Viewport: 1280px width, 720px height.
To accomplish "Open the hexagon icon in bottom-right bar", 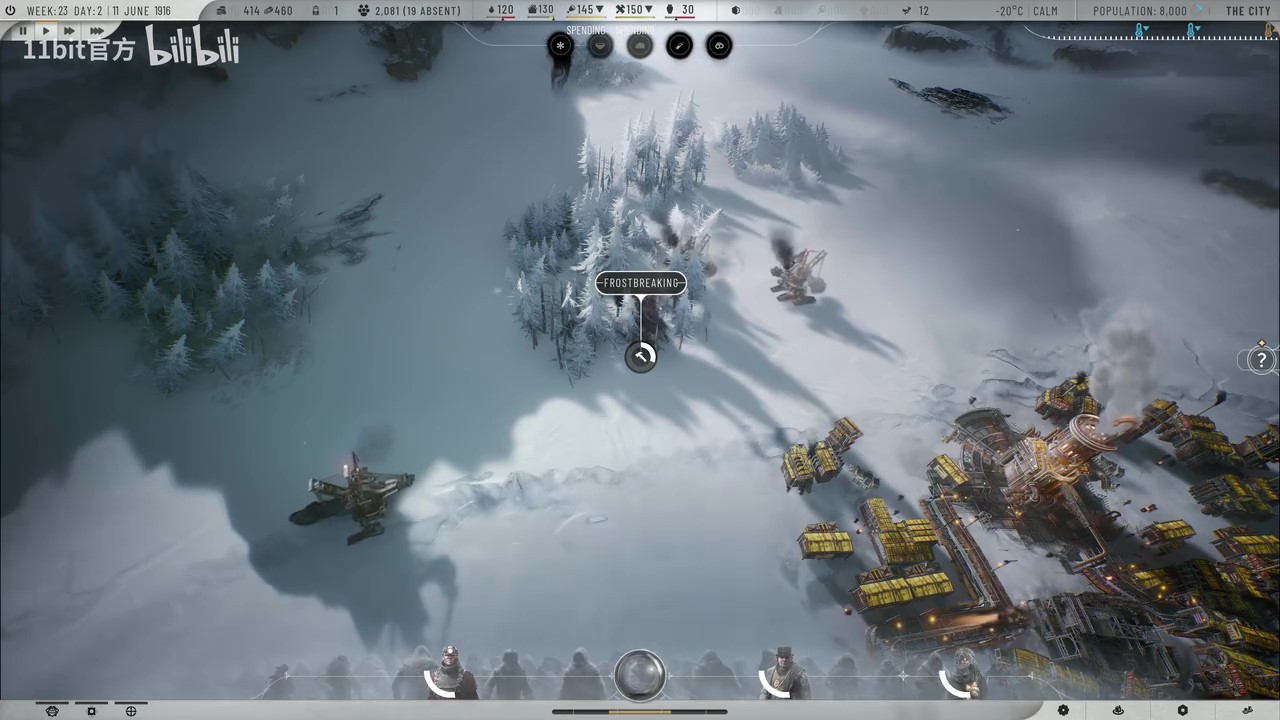I will click(1183, 711).
